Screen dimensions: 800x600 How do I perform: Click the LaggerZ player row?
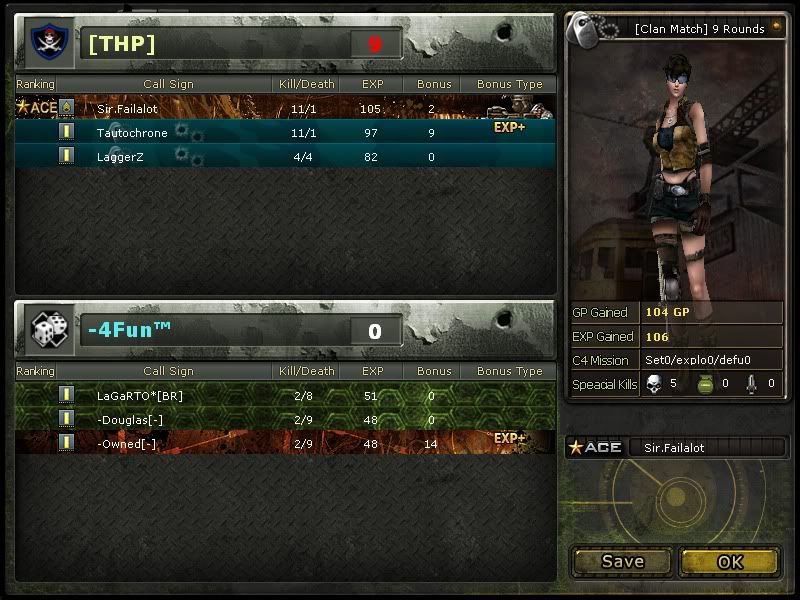pos(285,156)
